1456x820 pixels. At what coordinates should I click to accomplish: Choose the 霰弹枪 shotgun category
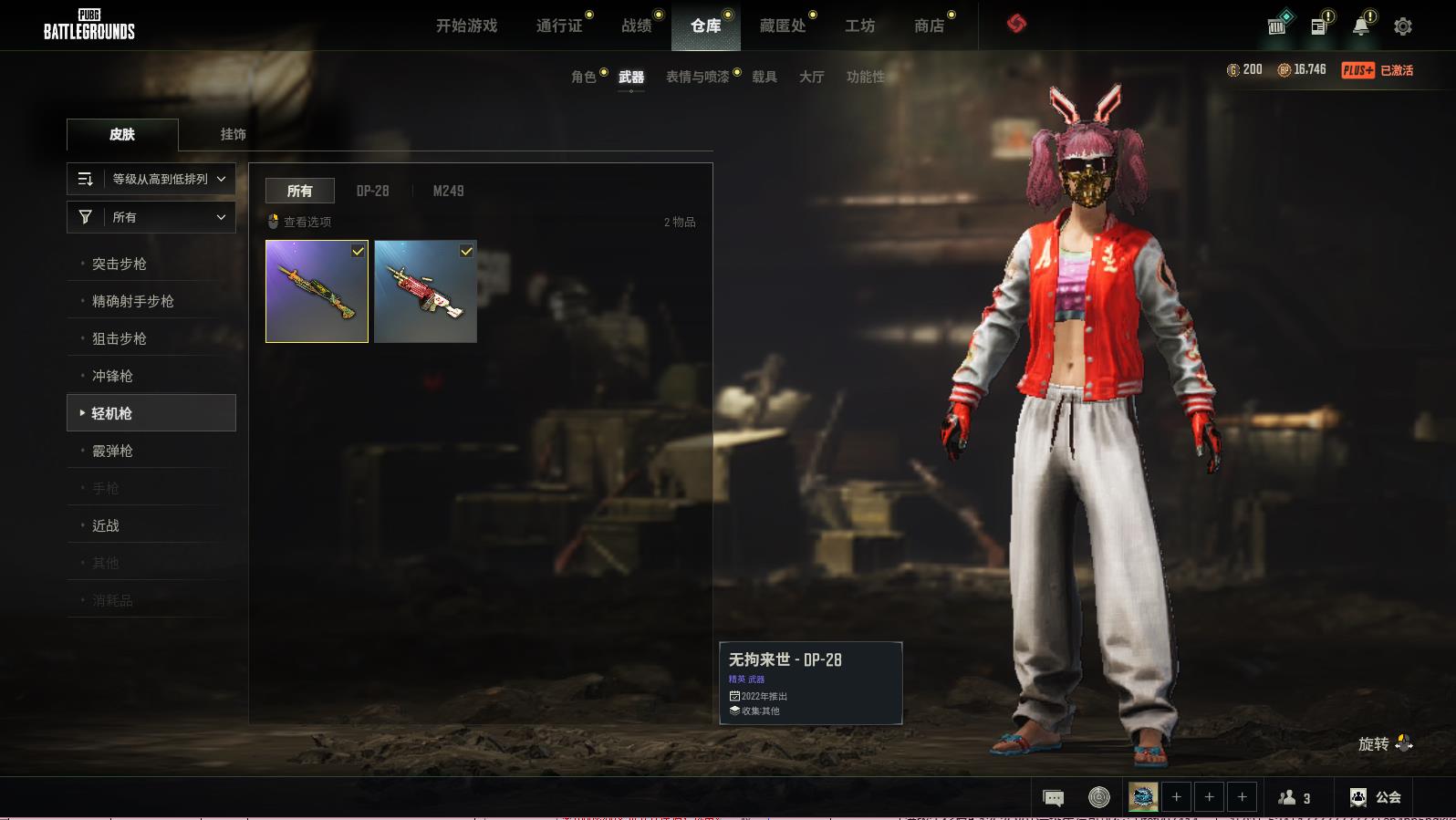(112, 451)
